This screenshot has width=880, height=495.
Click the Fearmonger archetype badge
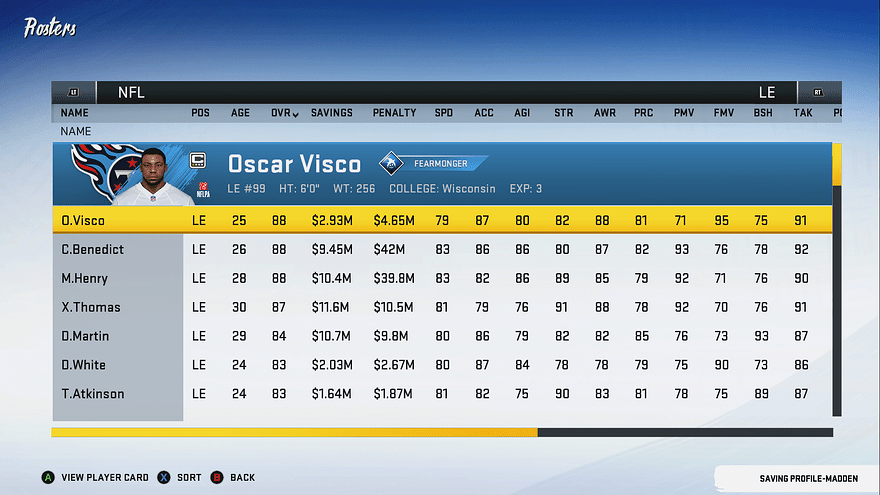click(x=433, y=163)
